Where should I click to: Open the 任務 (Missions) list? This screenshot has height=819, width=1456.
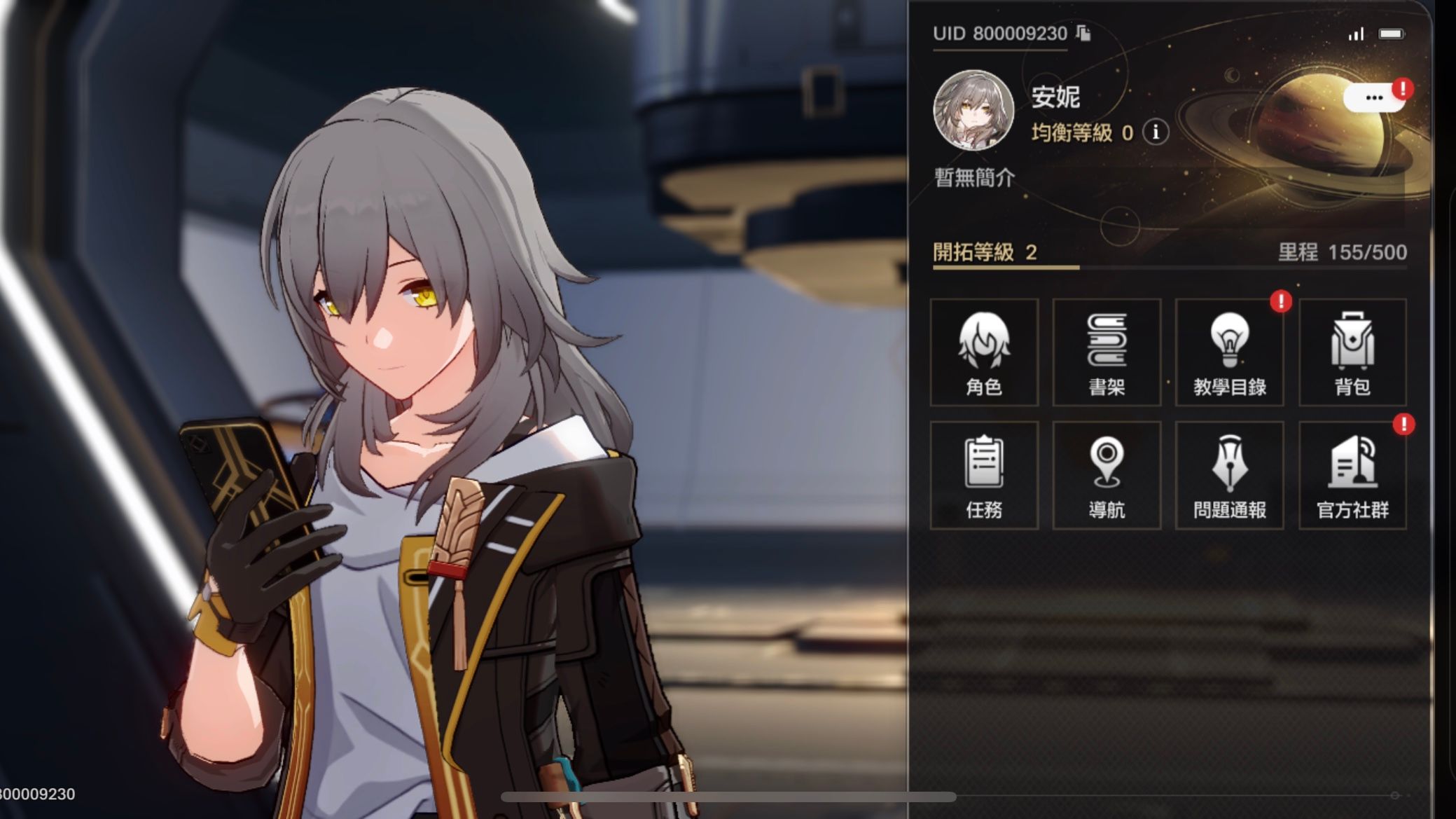tap(983, 475)
